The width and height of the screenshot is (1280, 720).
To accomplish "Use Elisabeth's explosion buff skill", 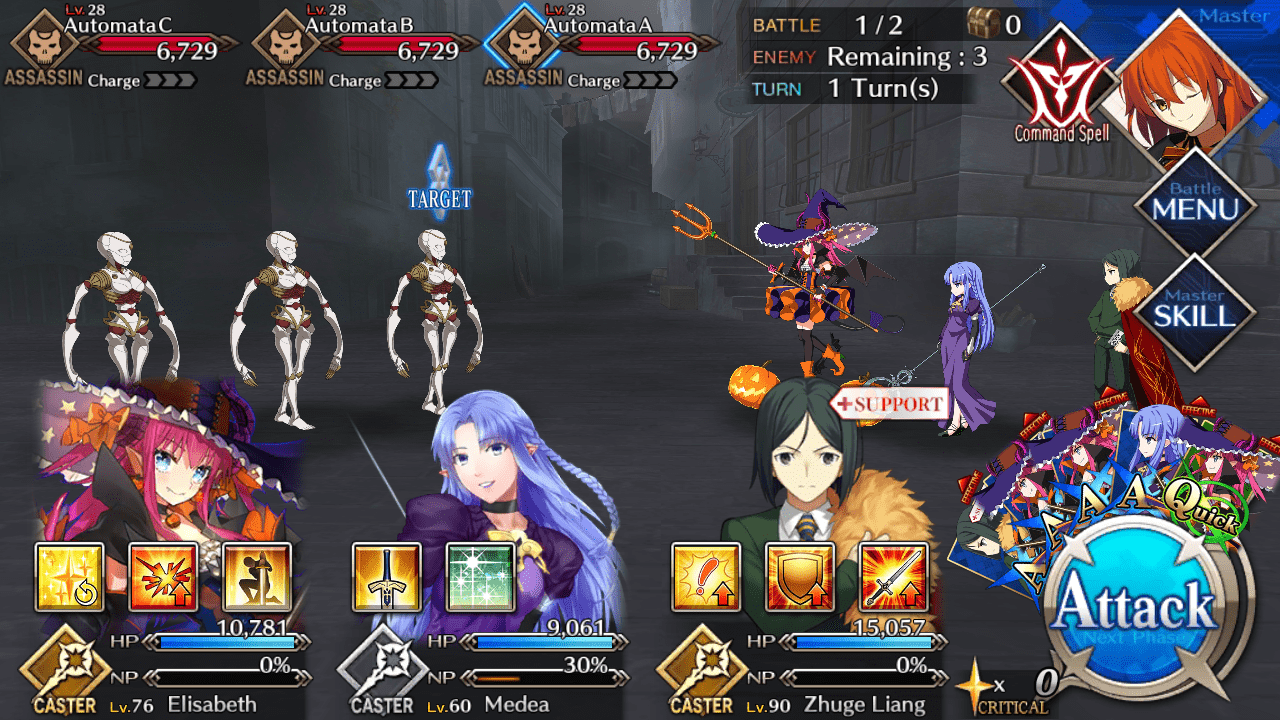I will click(163, 577).
